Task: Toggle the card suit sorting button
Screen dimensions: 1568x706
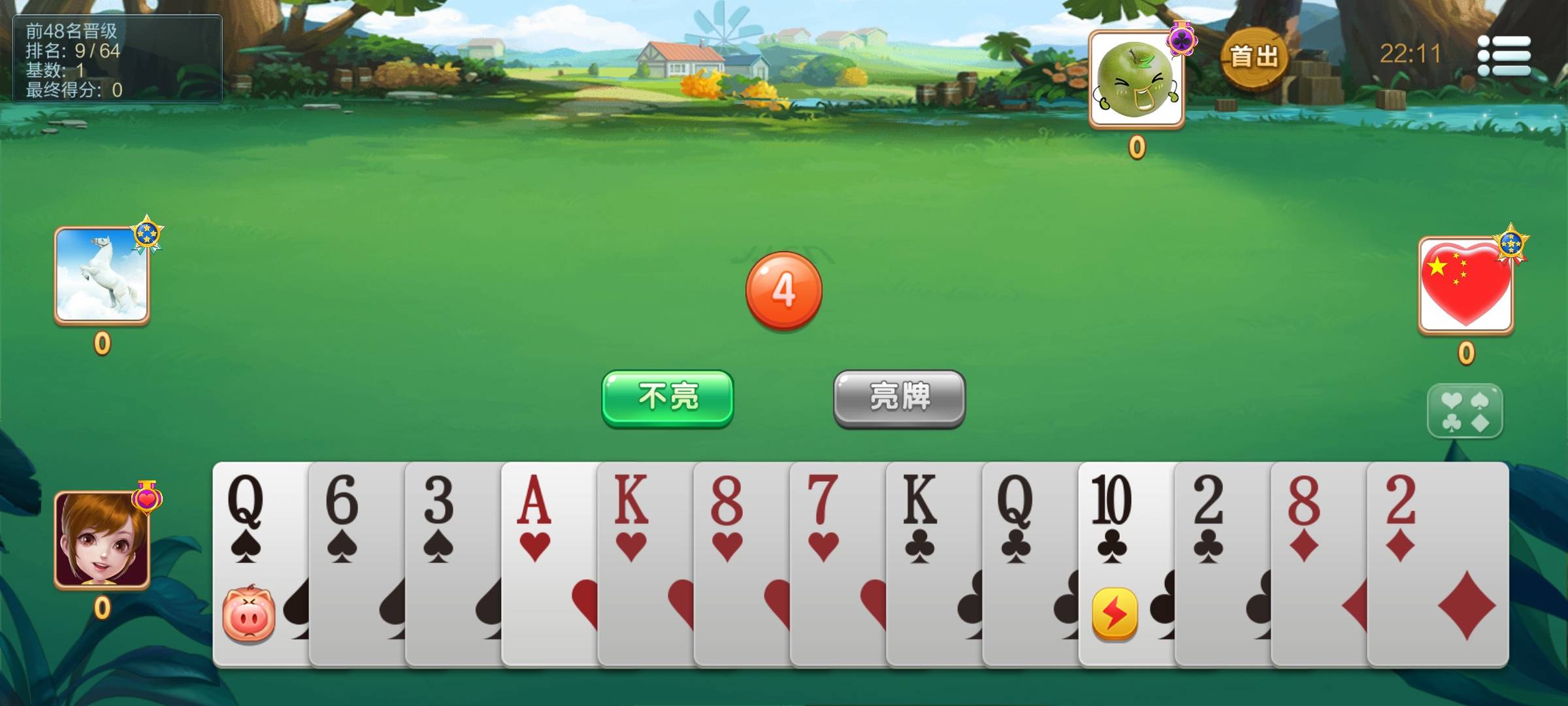Action: pos(1465,411)
